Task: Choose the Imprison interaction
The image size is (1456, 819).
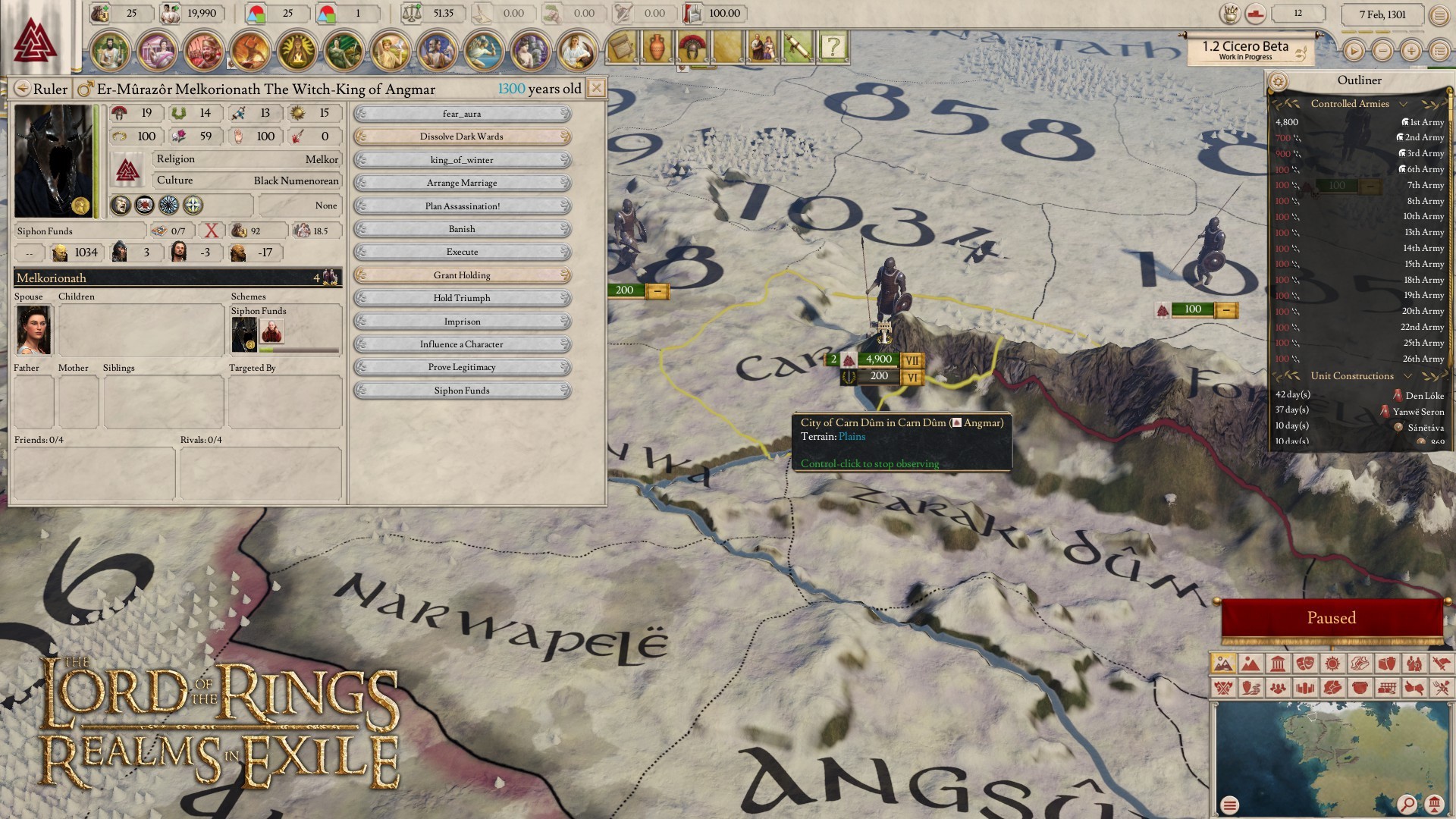Action: click(462, 322)
